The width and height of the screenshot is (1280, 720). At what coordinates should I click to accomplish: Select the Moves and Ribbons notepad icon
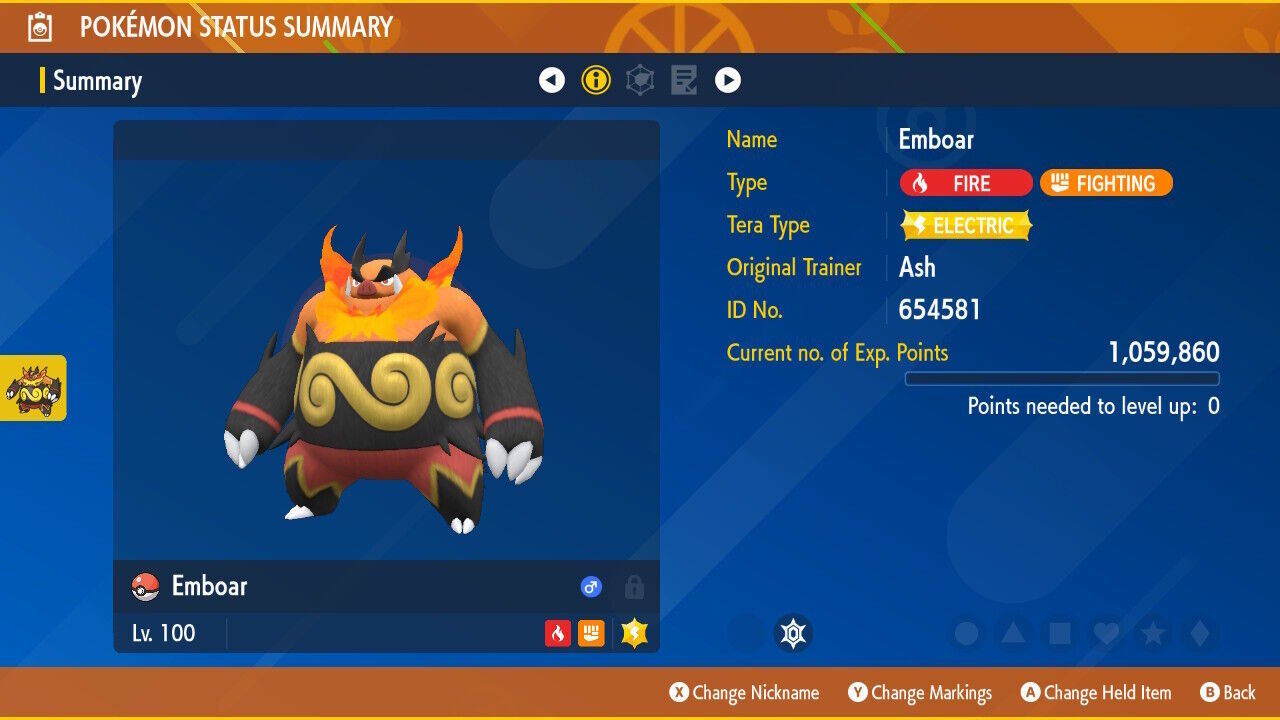click(x=683, y=79)
